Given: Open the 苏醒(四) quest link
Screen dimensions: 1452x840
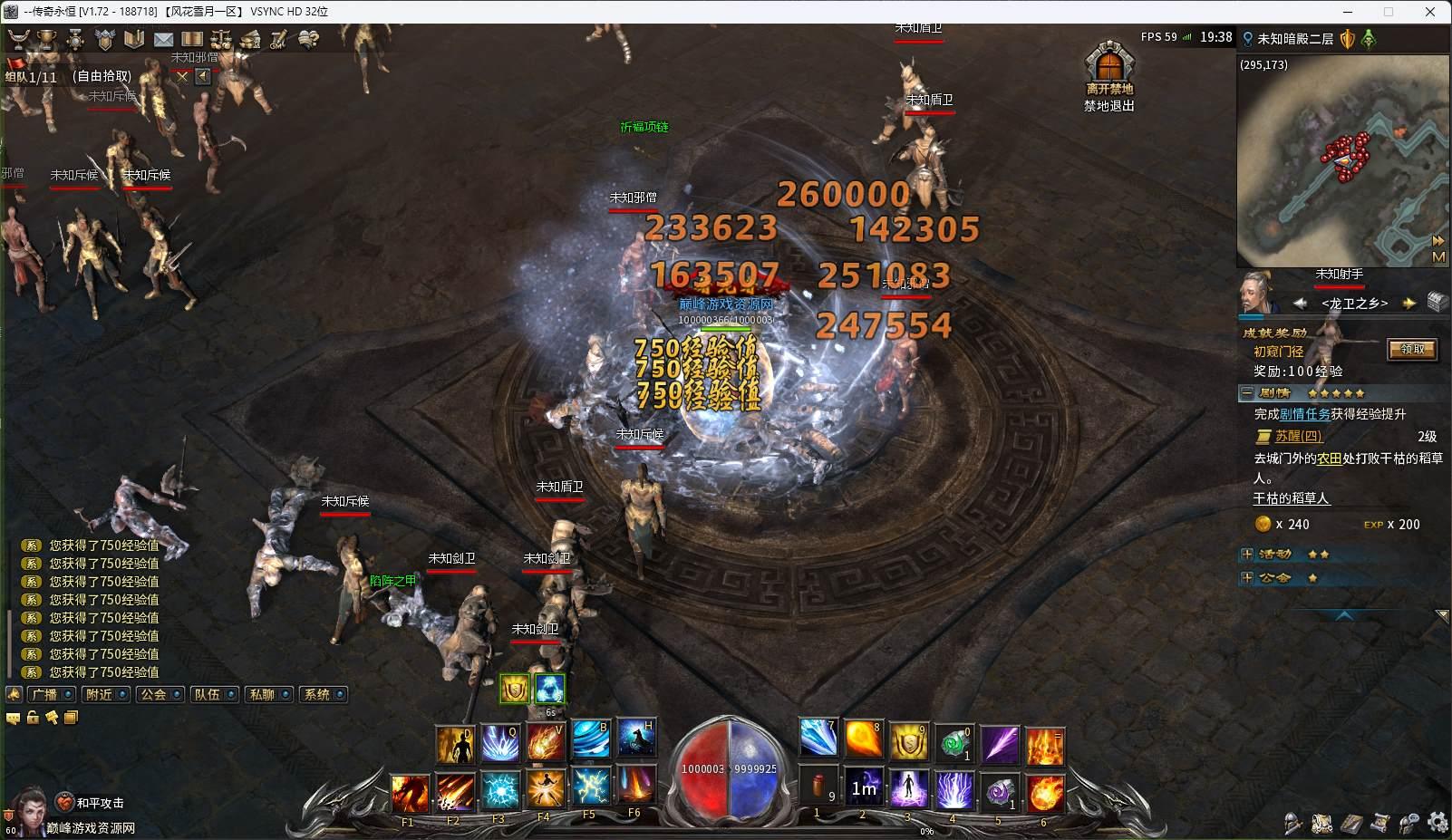Looking at the screenshot, I should [1298, 436].
